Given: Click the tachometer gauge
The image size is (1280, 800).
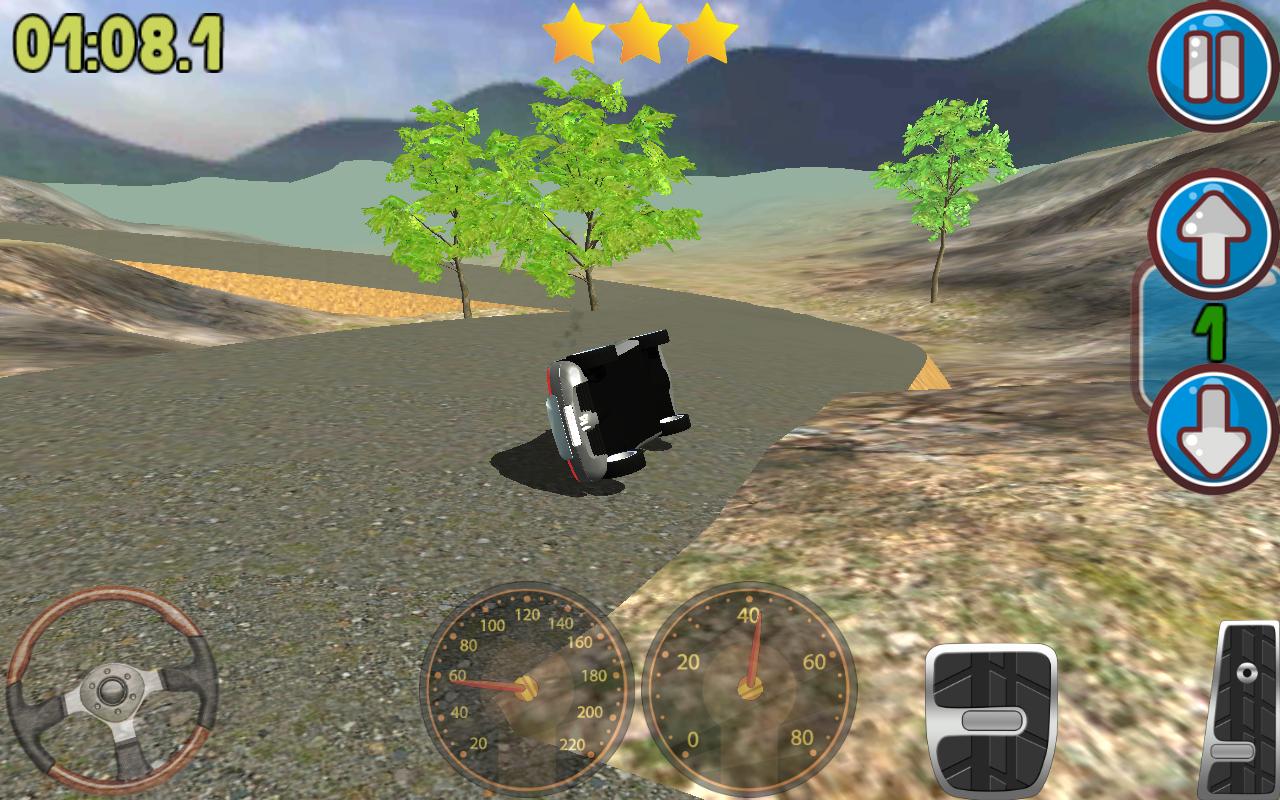Looking at the screenshot, I should [x=752, y=690].
